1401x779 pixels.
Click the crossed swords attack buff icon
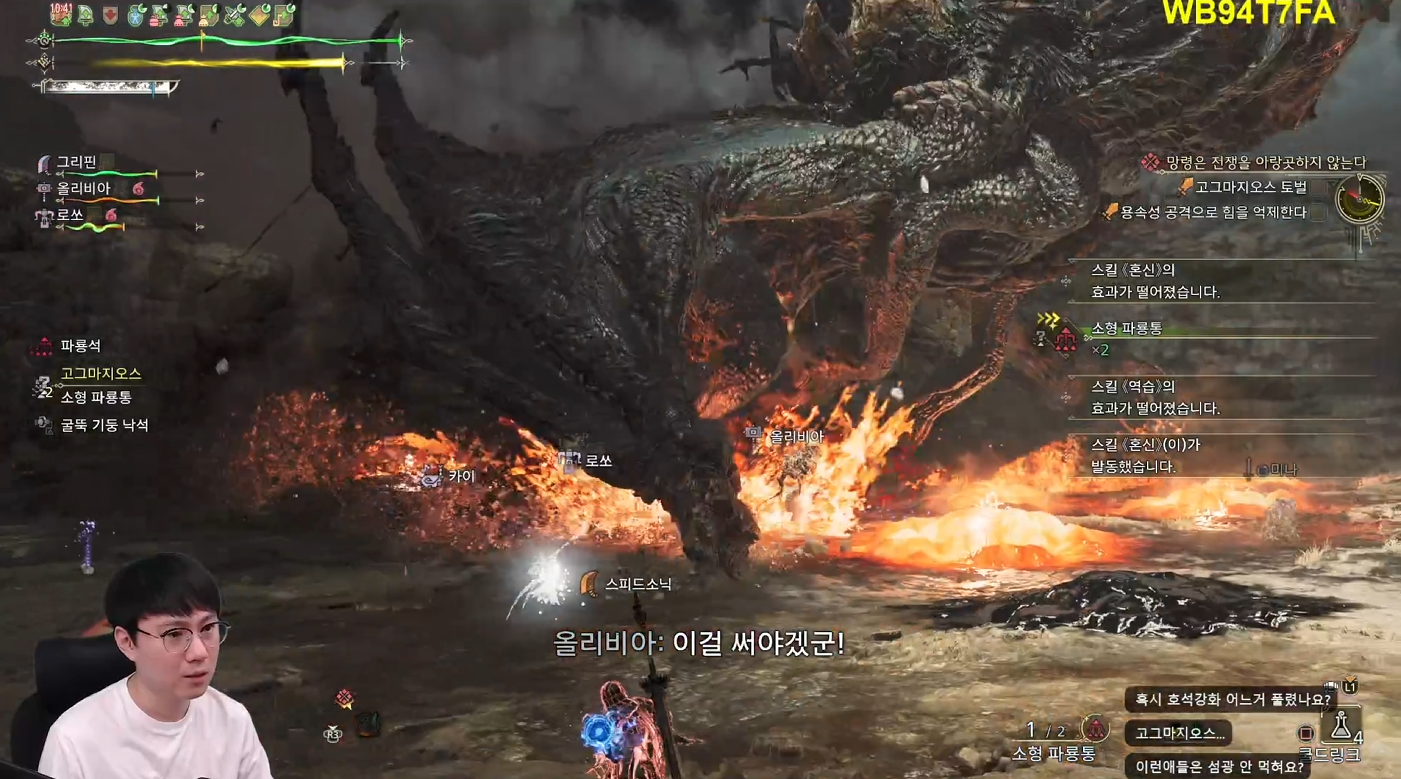236,14
